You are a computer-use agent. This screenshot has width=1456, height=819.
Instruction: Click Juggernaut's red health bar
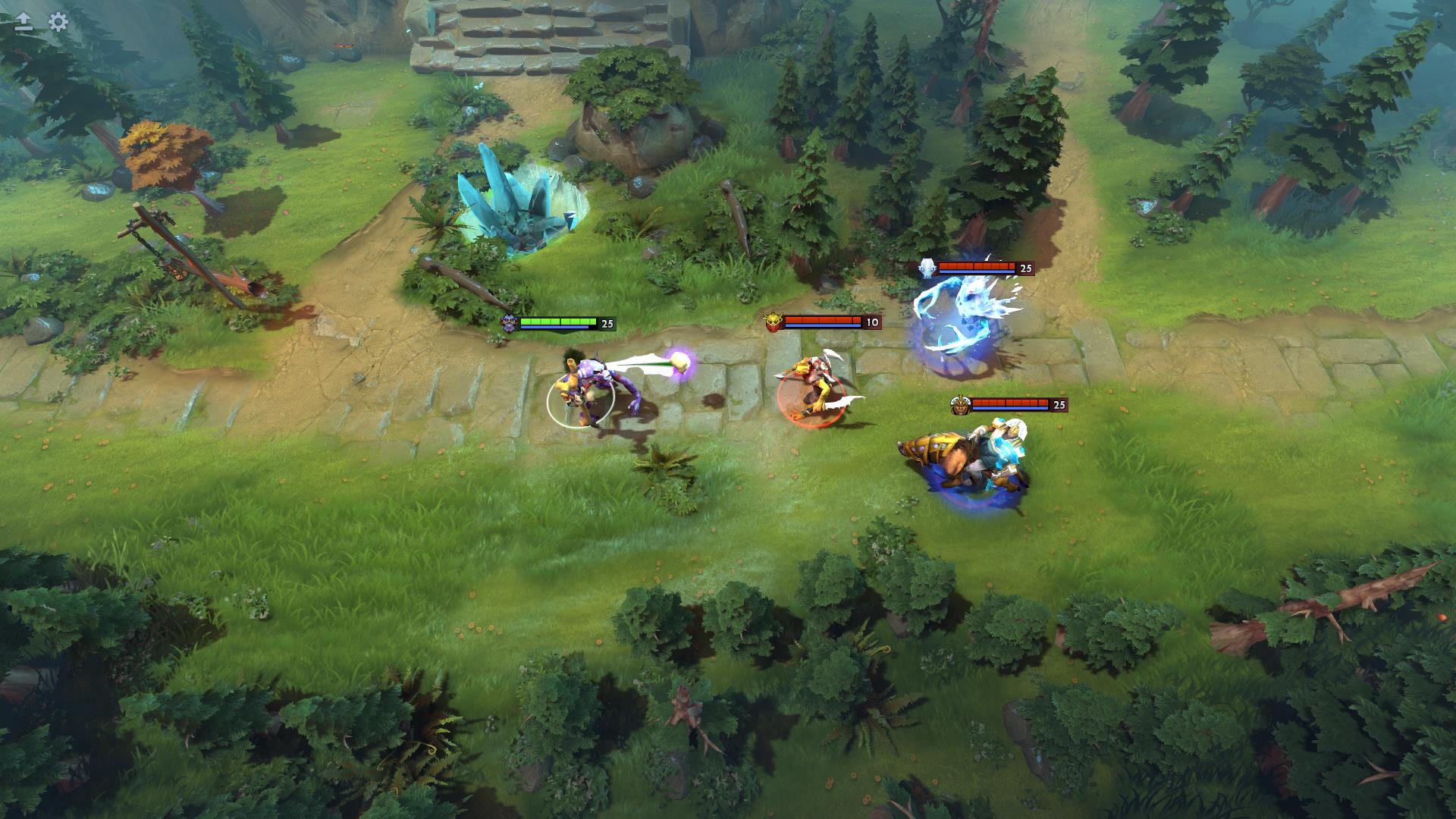point(1012,401)
